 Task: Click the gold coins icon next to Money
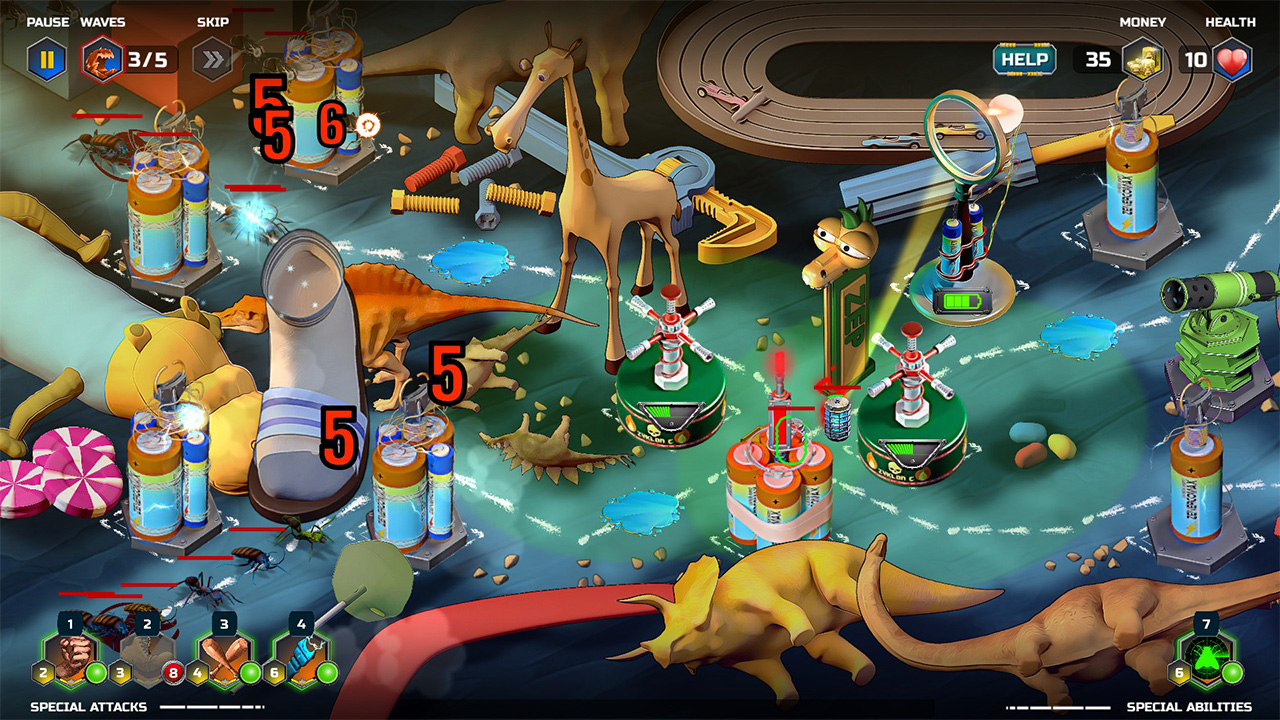(1144, 58)
